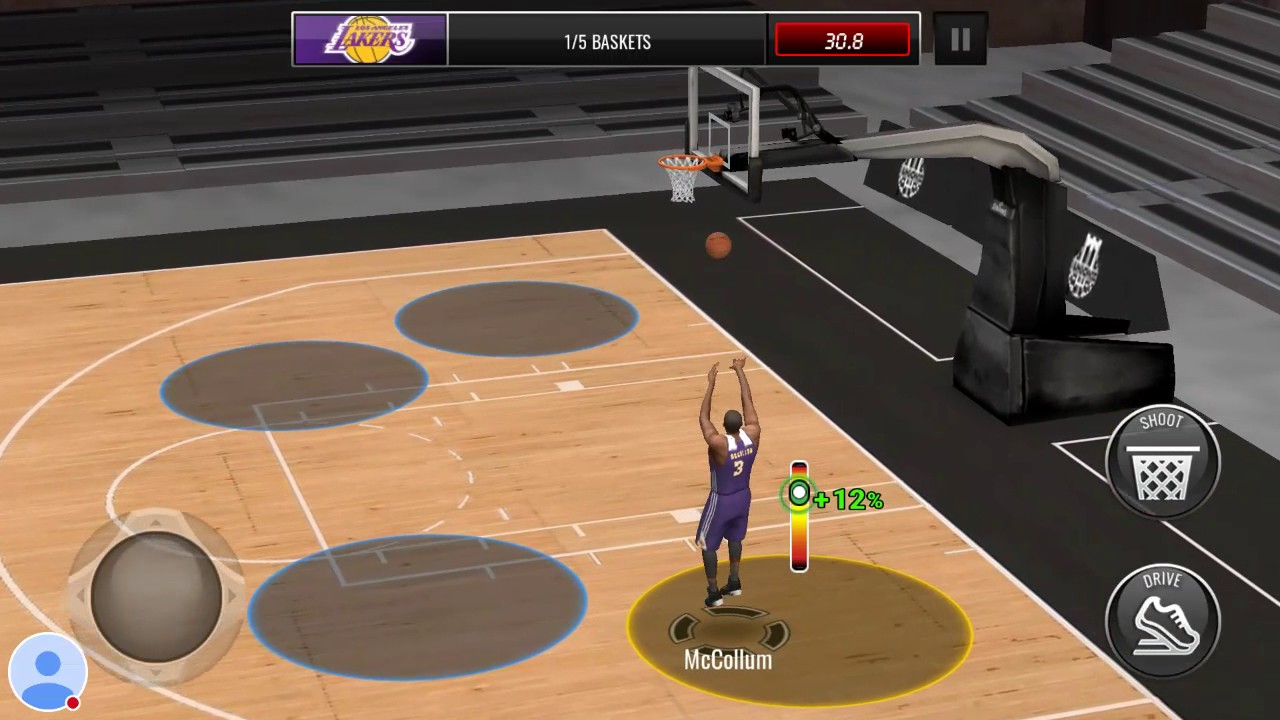Tap the yellow circle under McCollum
The width and height of the screenshot is (1280, 720).
click(800, 630)
